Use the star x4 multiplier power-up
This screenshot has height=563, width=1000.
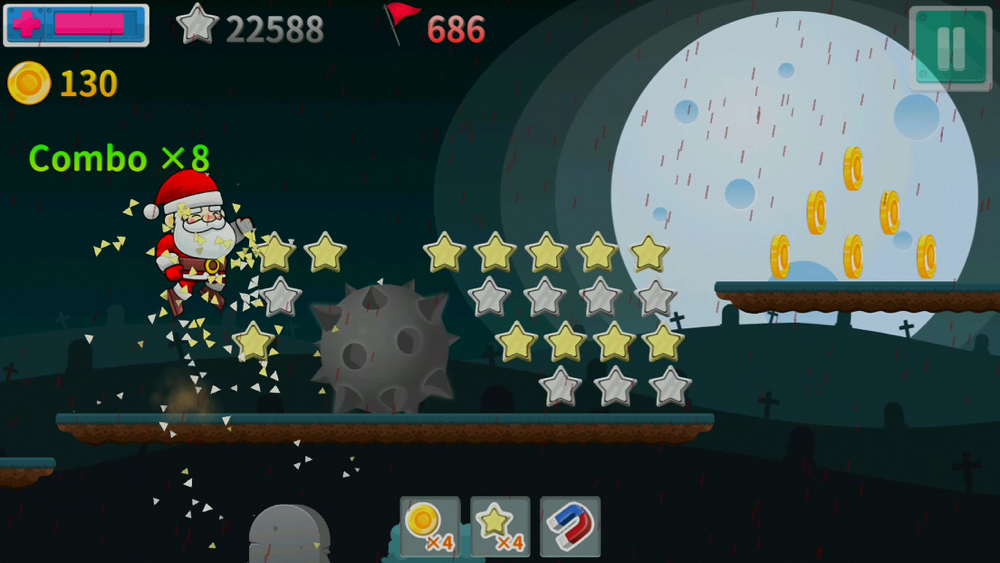[x=500, y=526]
